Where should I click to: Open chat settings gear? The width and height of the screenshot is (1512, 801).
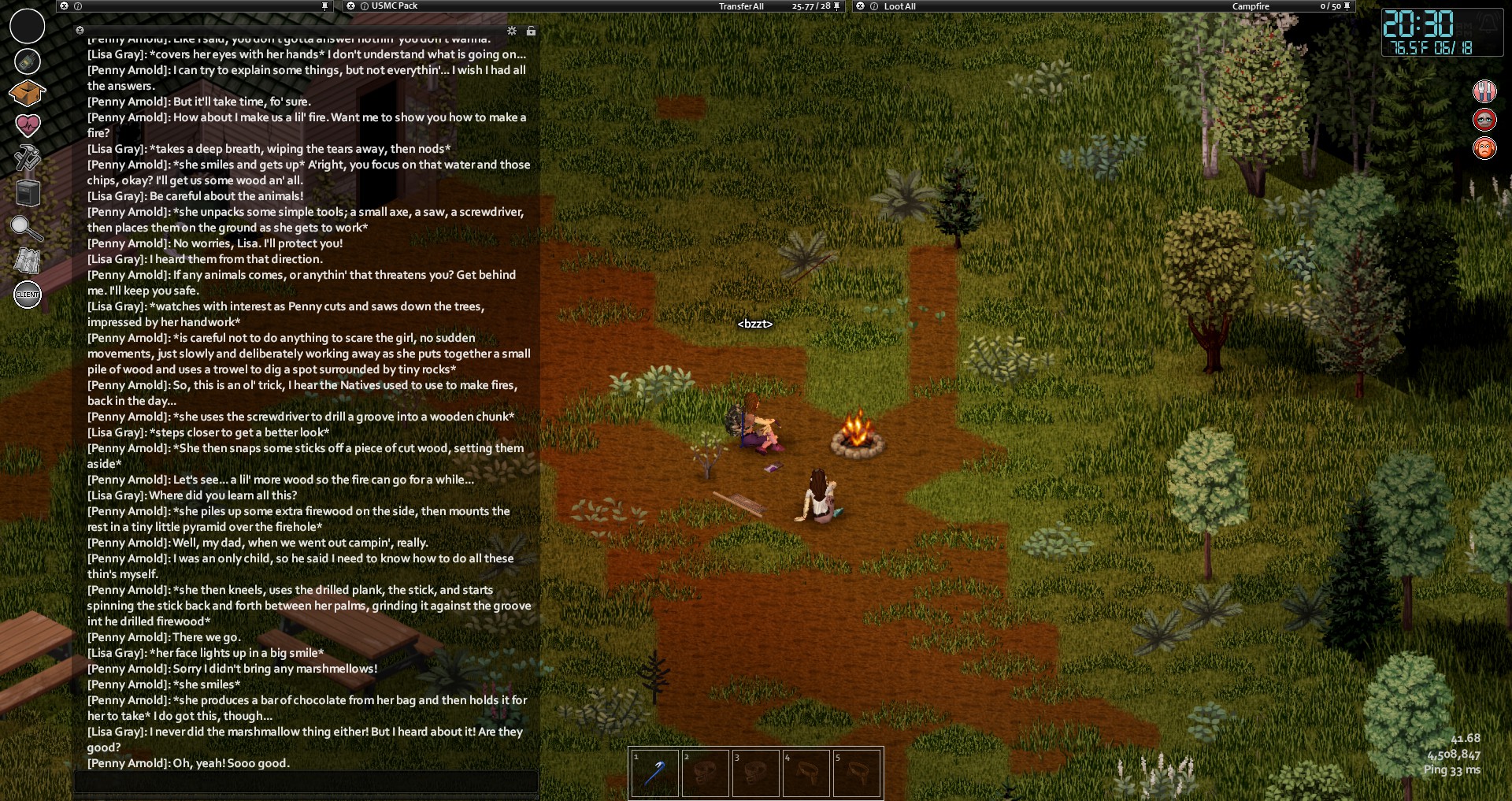point(512,31)
